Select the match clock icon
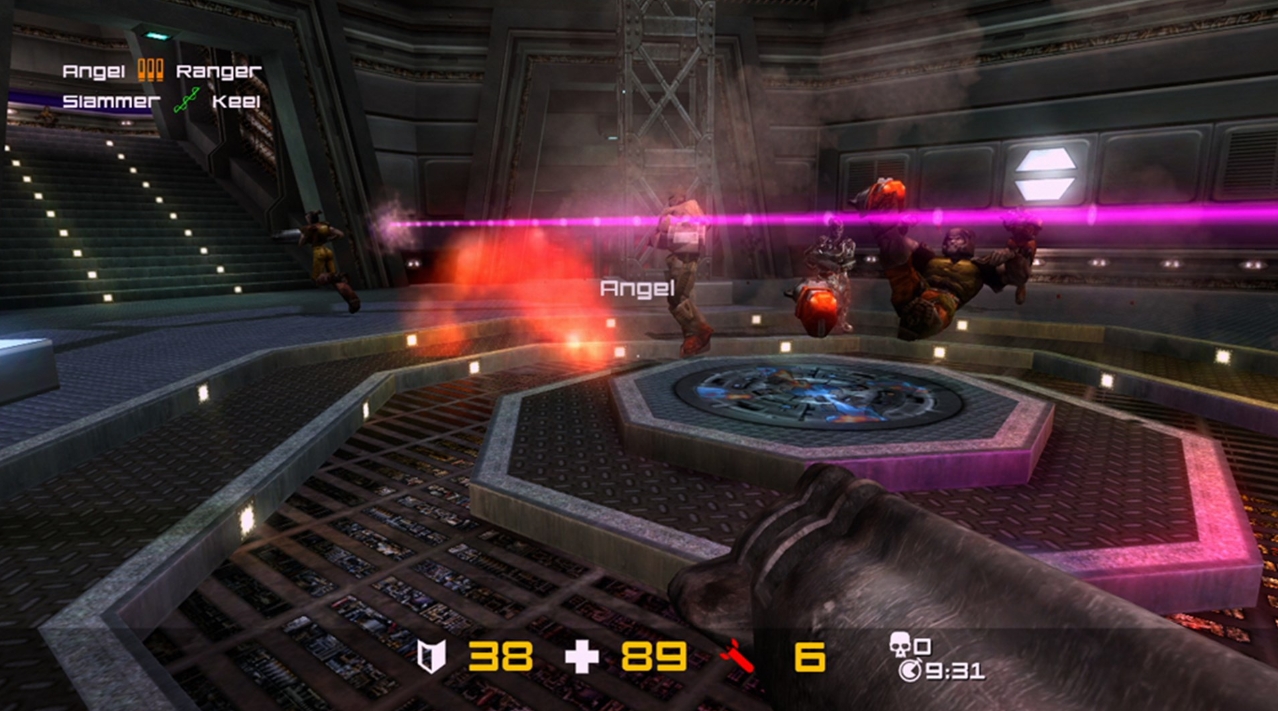The height and width of the screenshot is (711, 1278). pos(910,671)
